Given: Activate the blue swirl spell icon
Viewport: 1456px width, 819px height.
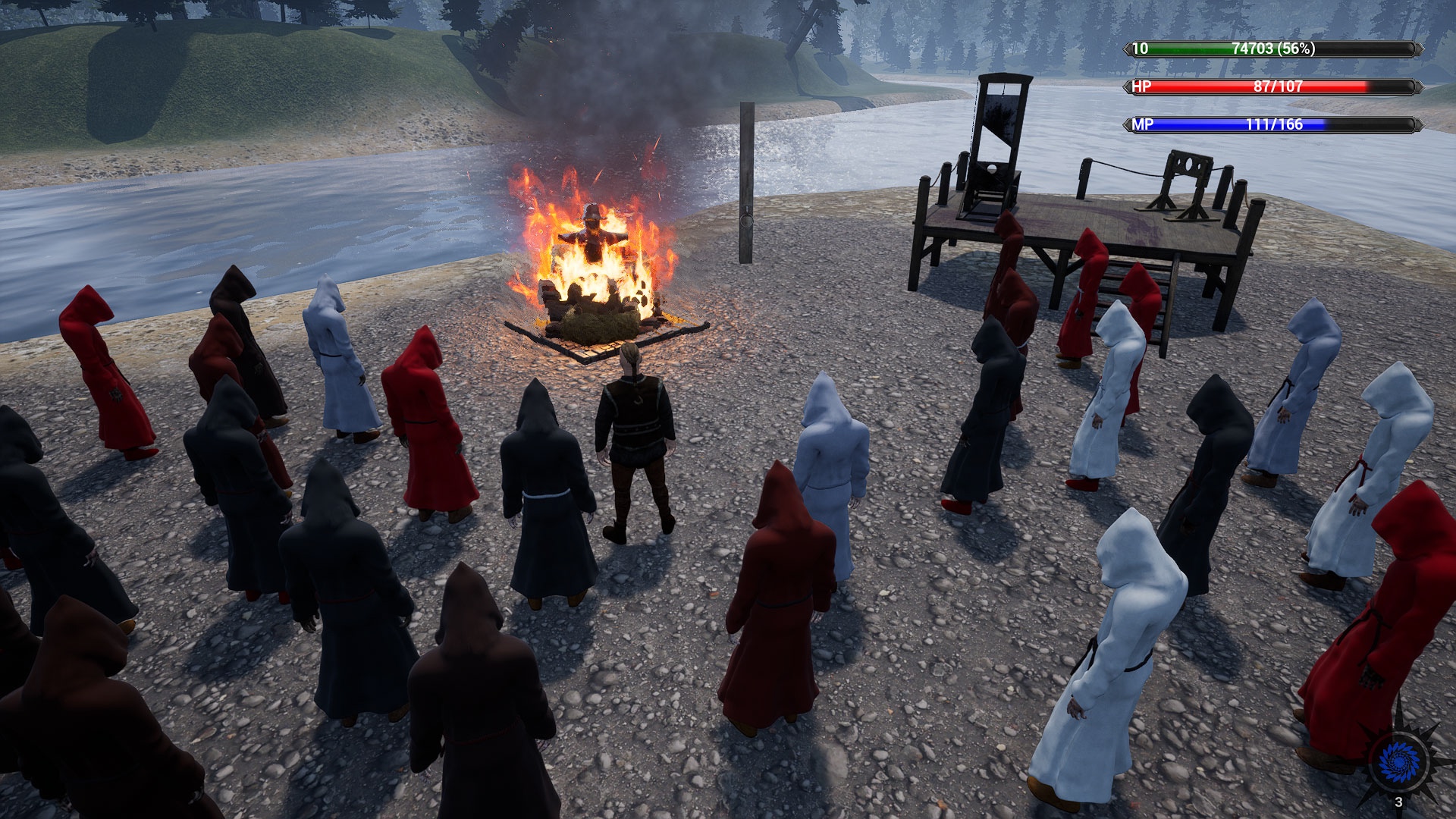Looking at the screenshot, I should pyautogui.click(x=1399, y=760).
